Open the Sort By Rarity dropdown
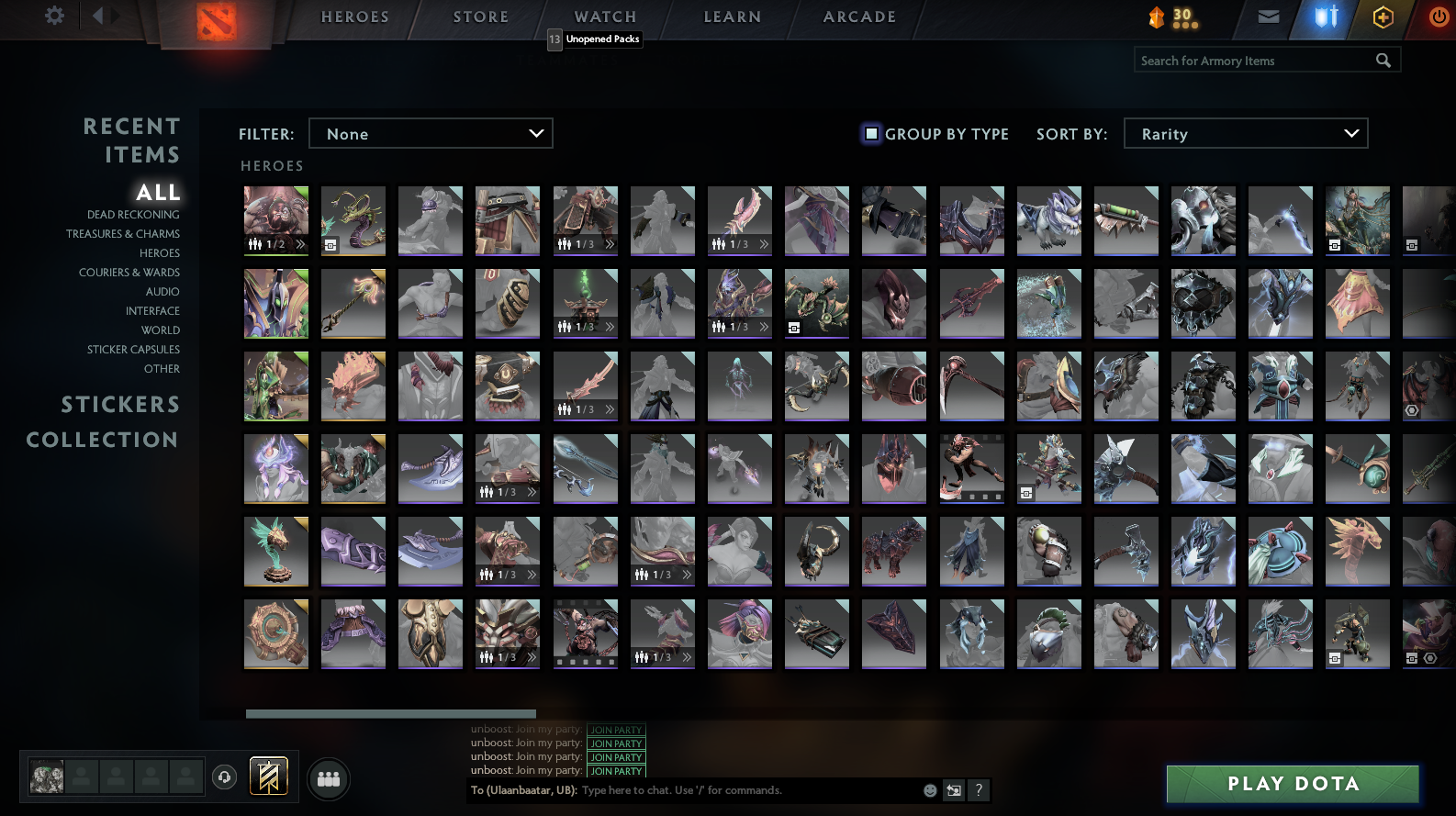1456x816 pixels. [1246, 133]
